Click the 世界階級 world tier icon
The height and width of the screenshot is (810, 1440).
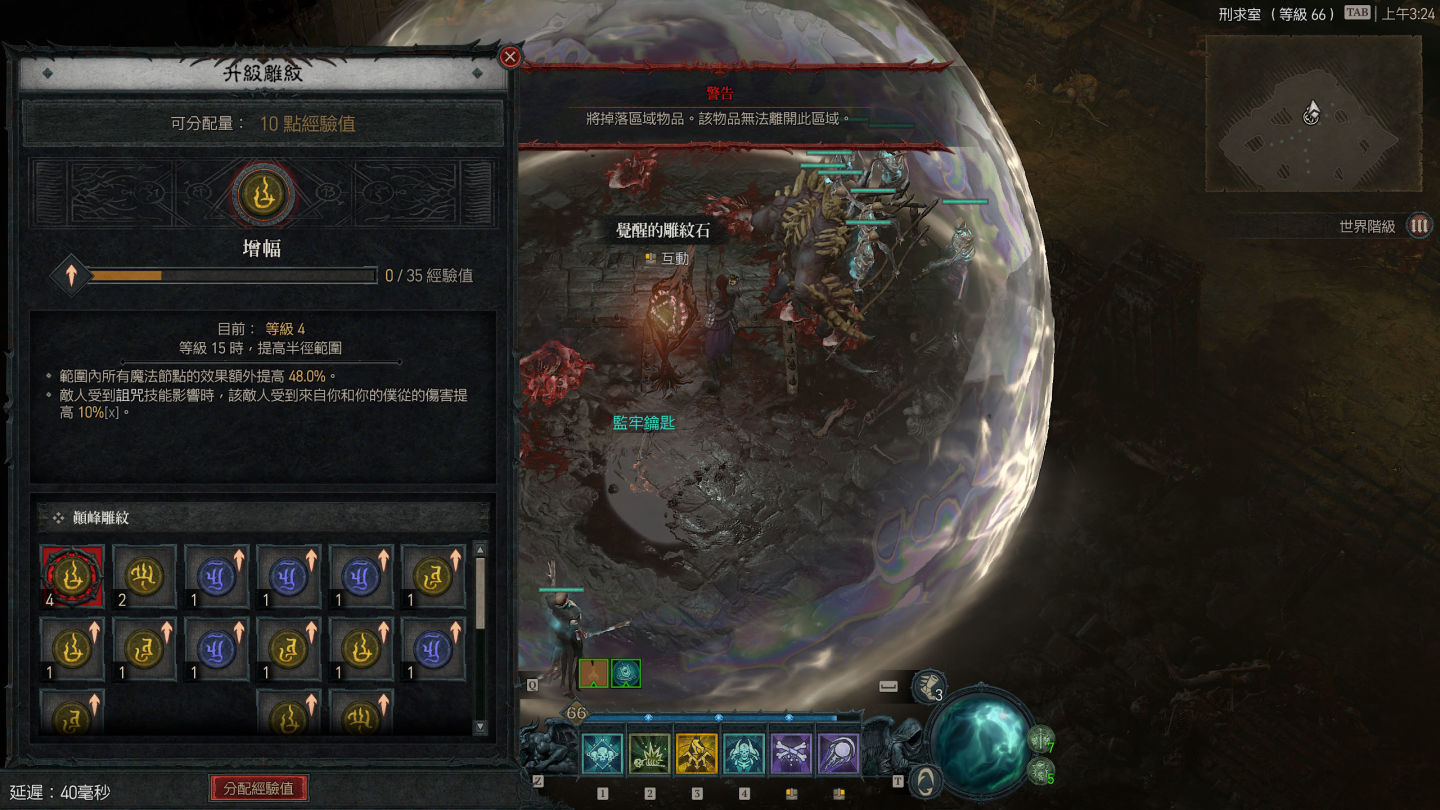(1419, 226)
